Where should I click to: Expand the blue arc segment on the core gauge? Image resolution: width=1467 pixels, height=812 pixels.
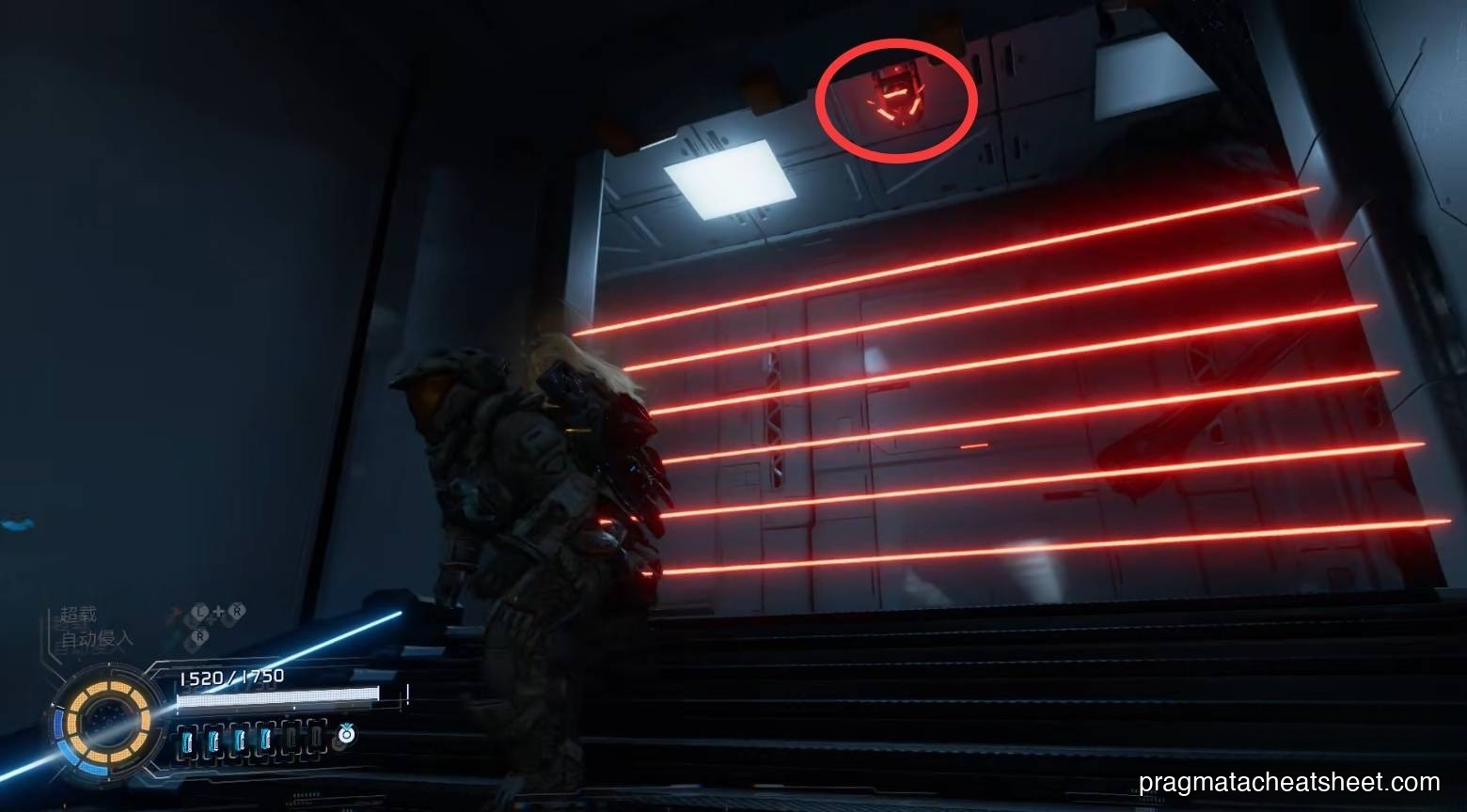click(x=56, y=726)
